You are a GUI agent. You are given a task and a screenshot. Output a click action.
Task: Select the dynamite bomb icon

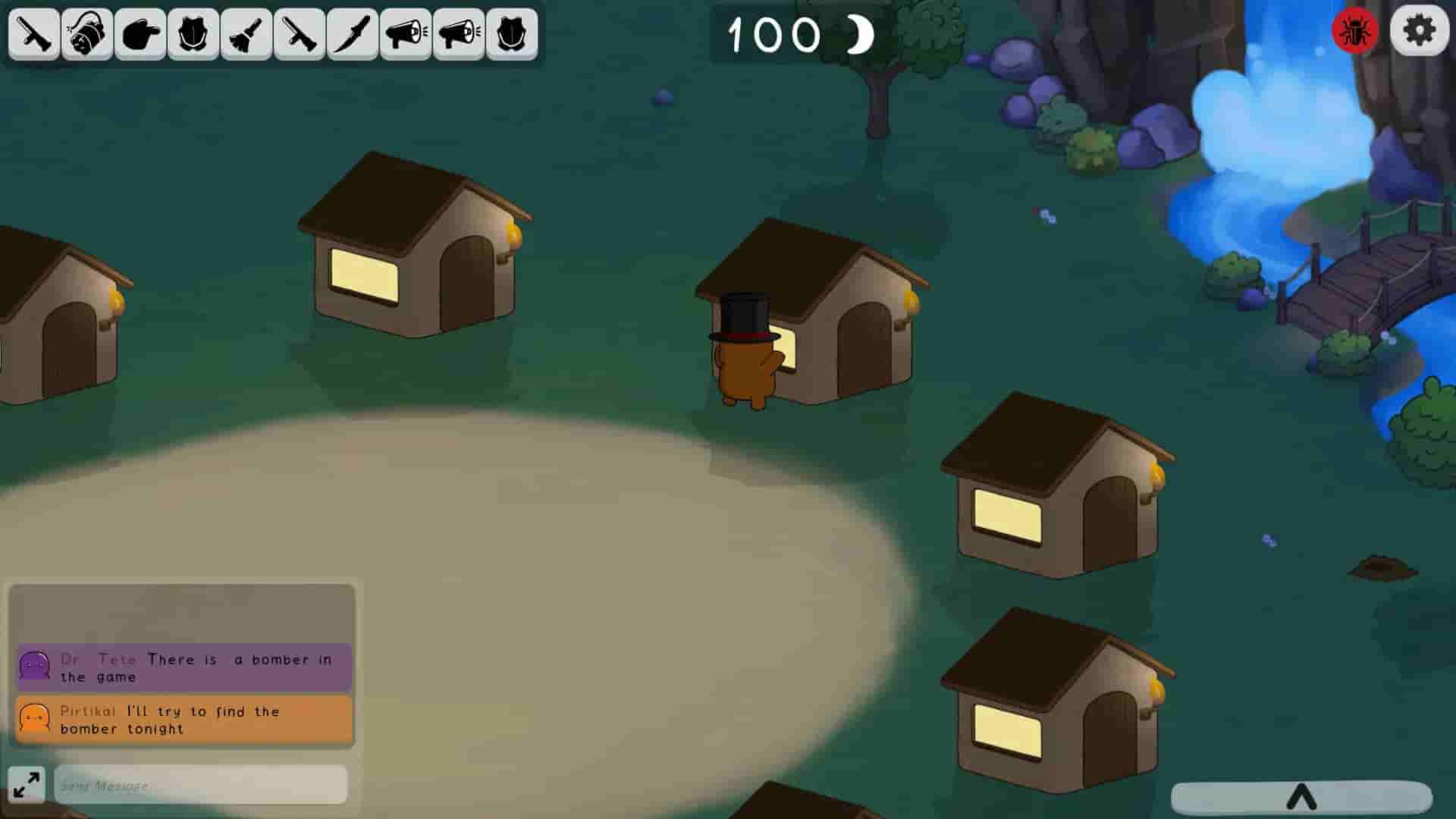click(x=87, y=33)
